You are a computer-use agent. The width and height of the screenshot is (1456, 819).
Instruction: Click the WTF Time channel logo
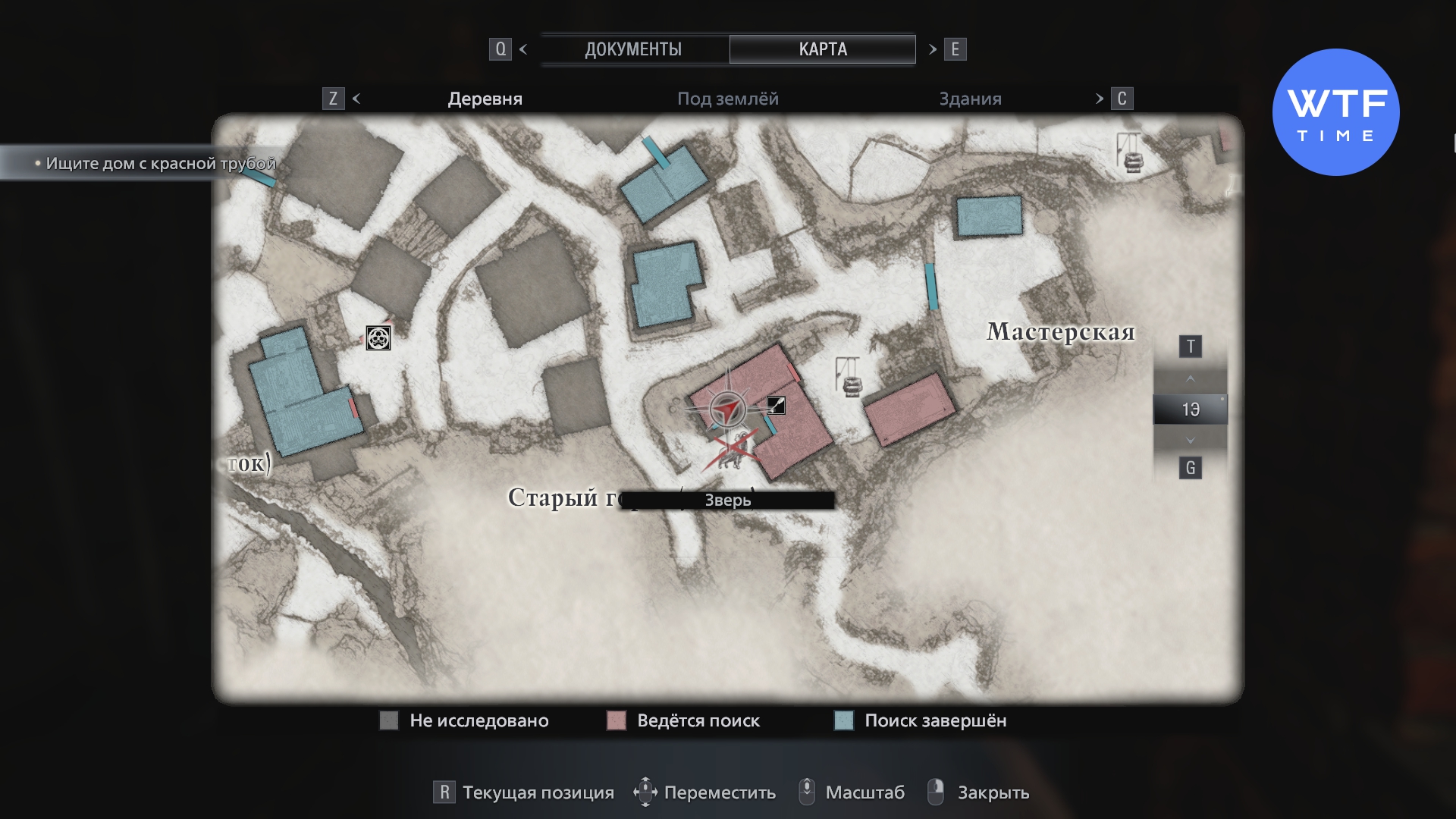pos(1335,112)
